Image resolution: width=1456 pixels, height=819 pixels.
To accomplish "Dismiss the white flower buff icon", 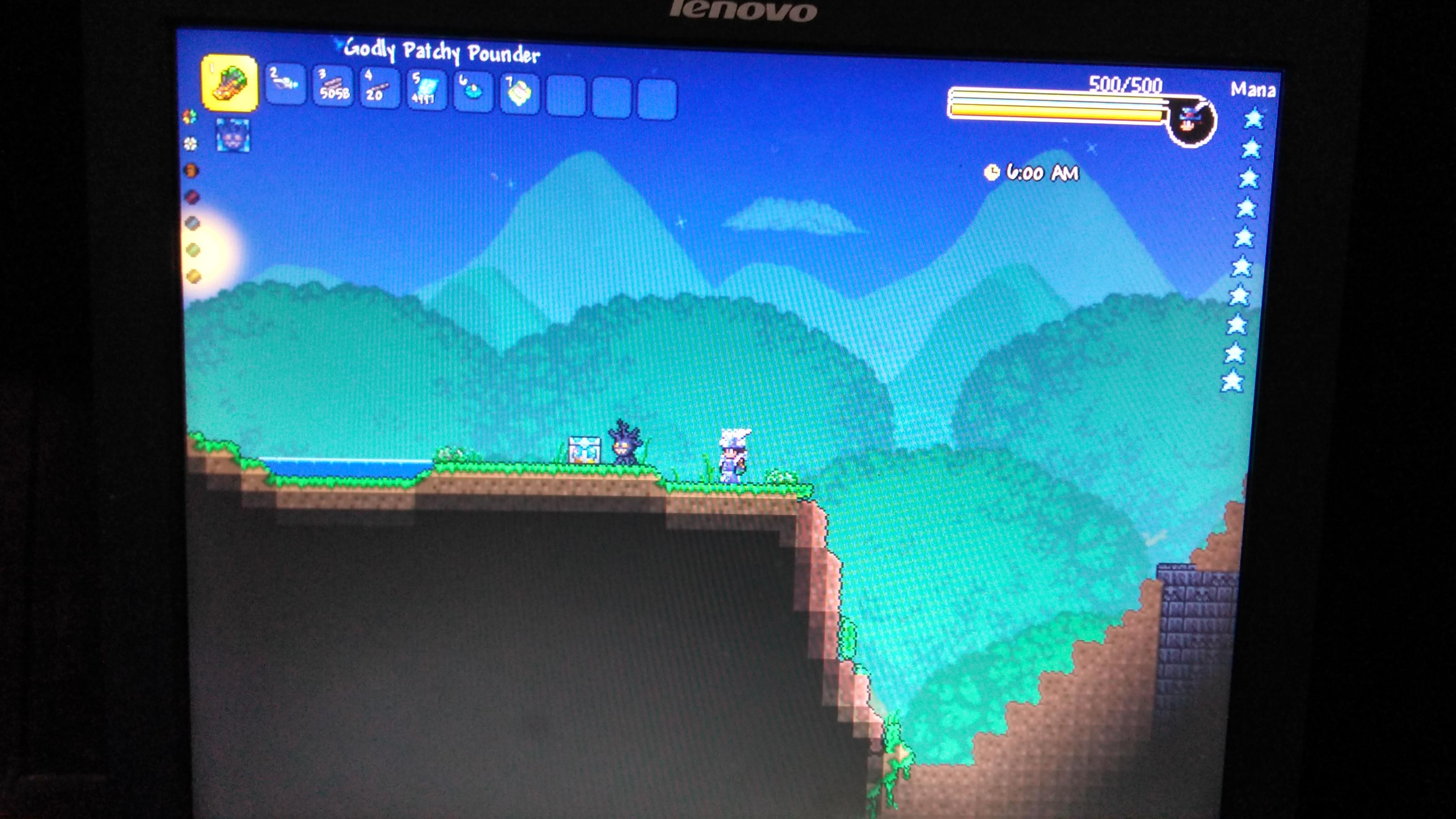I will click(190, 144).
